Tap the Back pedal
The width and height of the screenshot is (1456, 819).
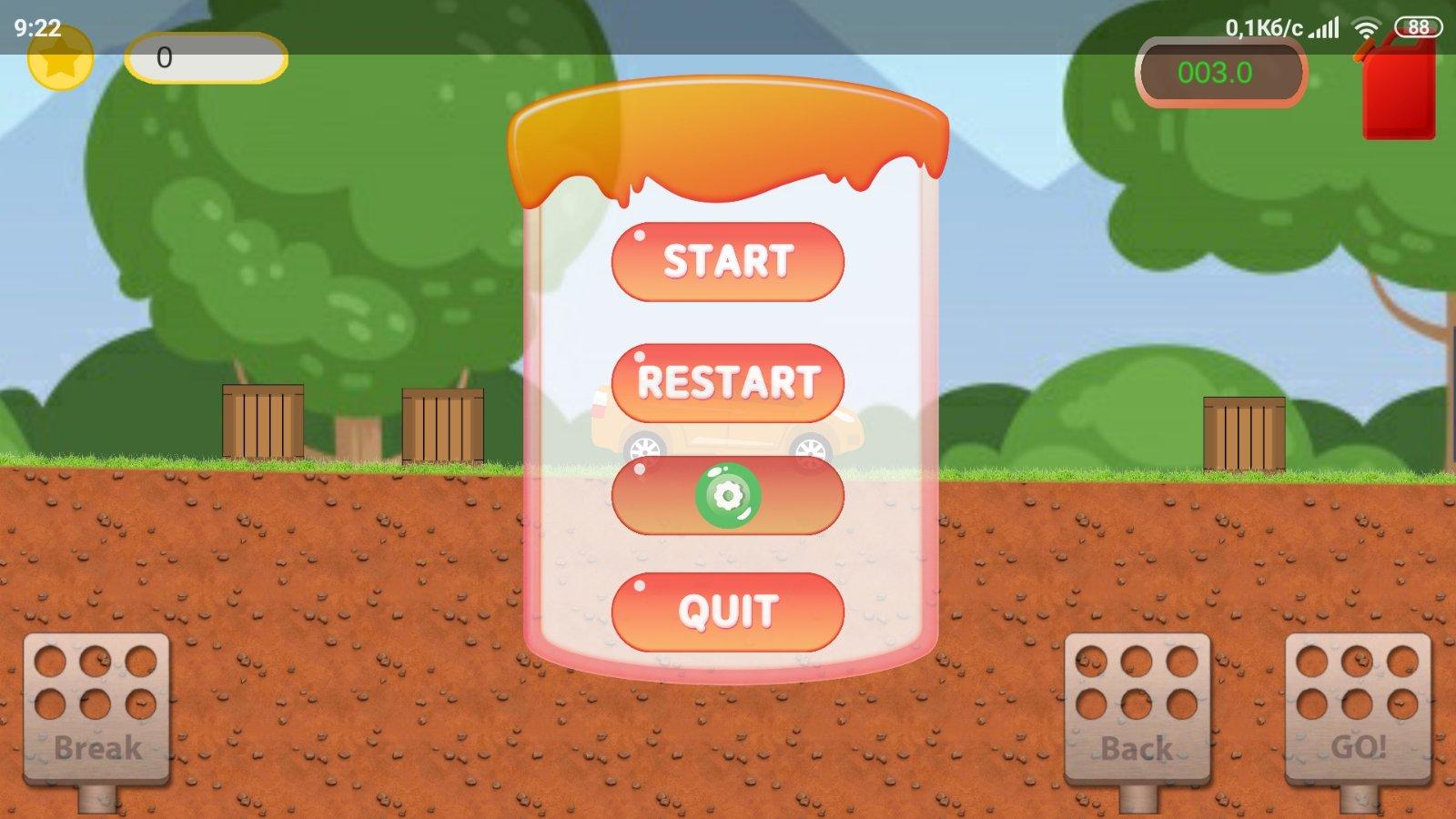click(1137, 710)
